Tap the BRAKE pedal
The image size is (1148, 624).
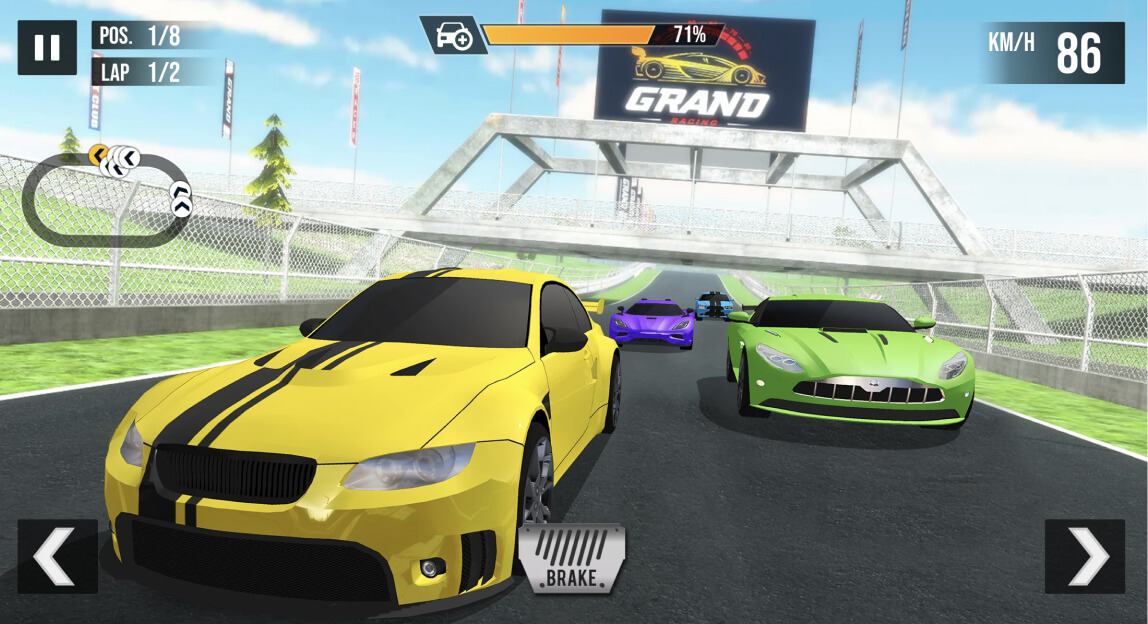pos(572,558)
